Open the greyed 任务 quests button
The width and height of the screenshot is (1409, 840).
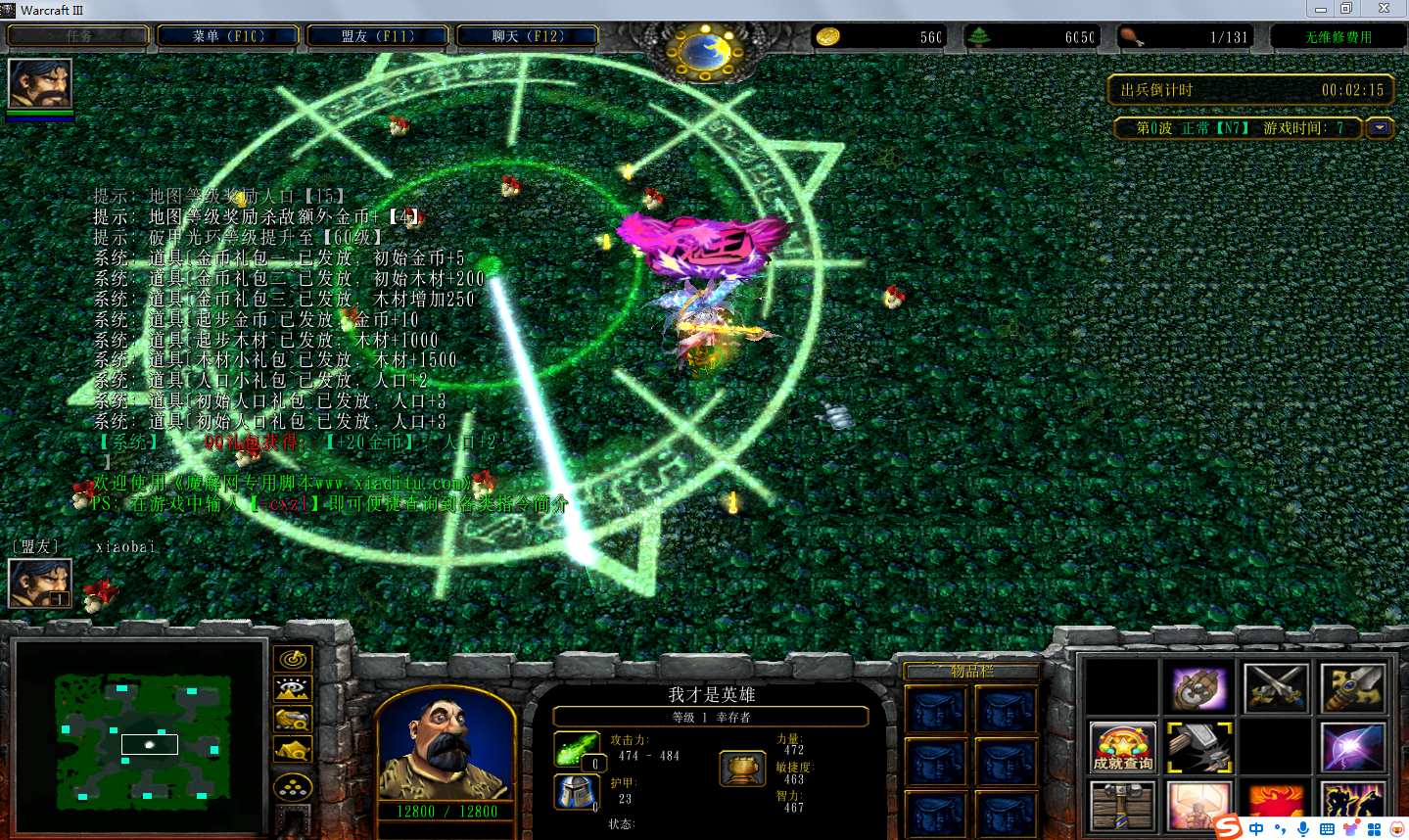click(78, 36)
